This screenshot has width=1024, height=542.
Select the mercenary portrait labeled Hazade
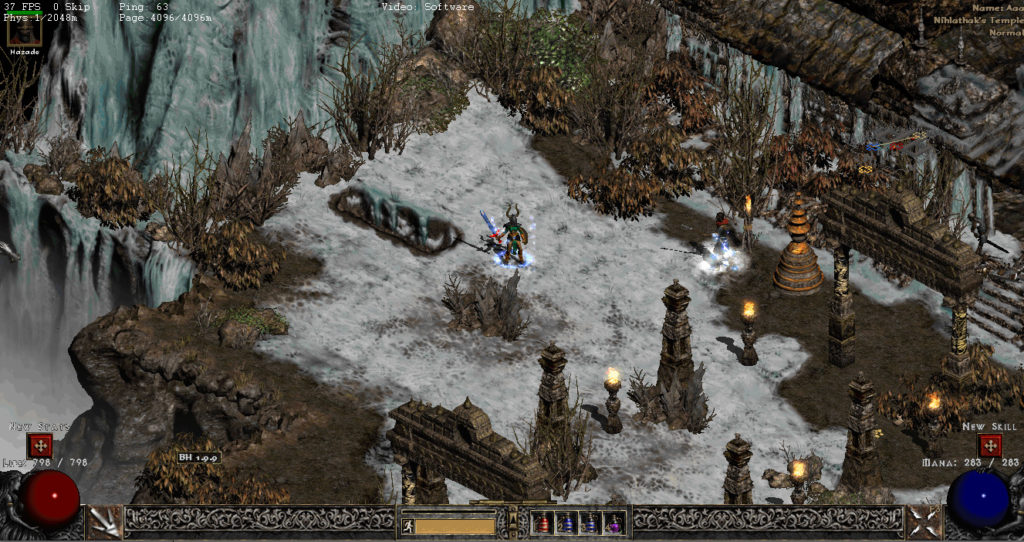click(25, 33)
